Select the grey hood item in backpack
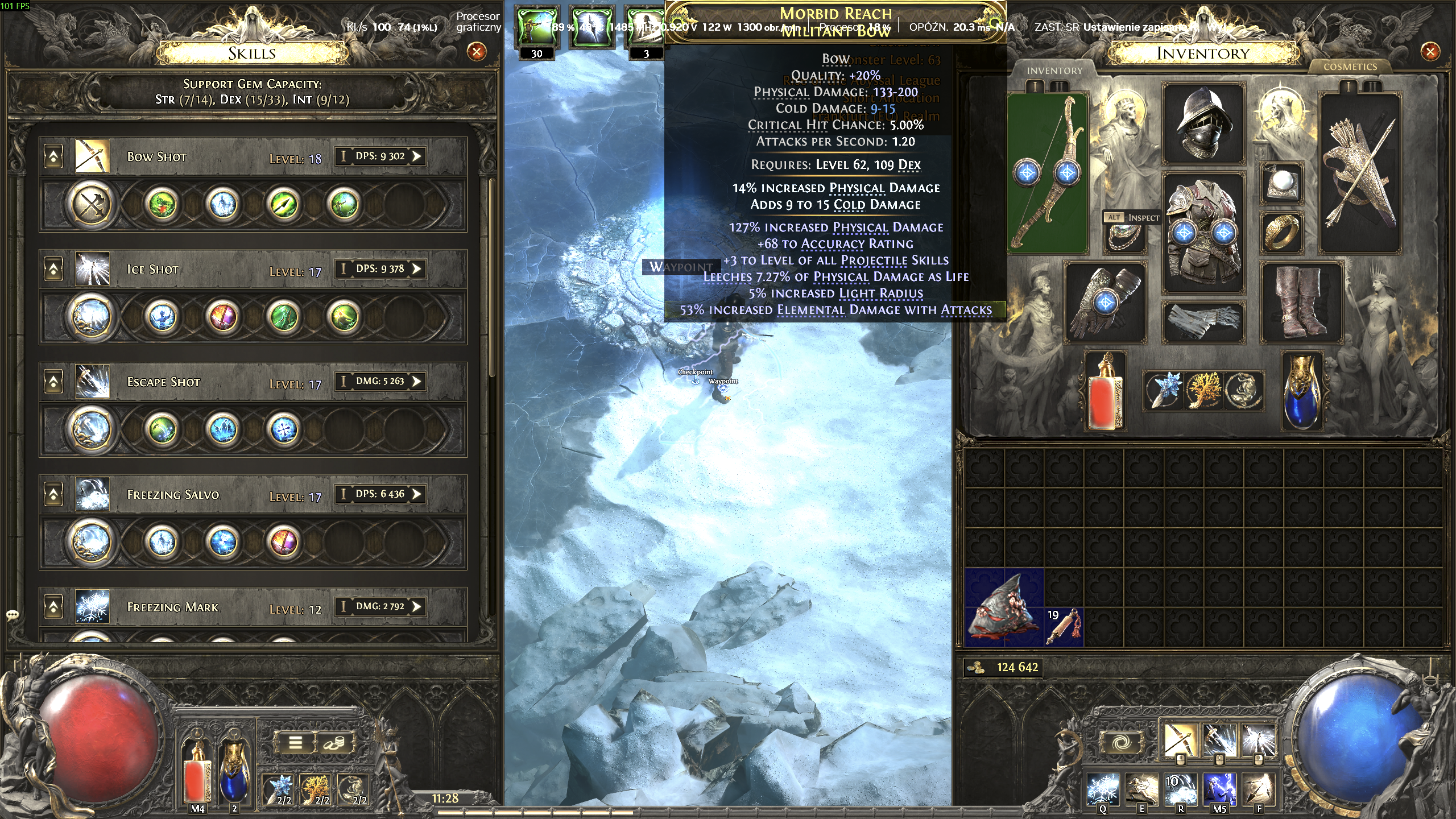The image size is (1456, 819). [1003, 607]
